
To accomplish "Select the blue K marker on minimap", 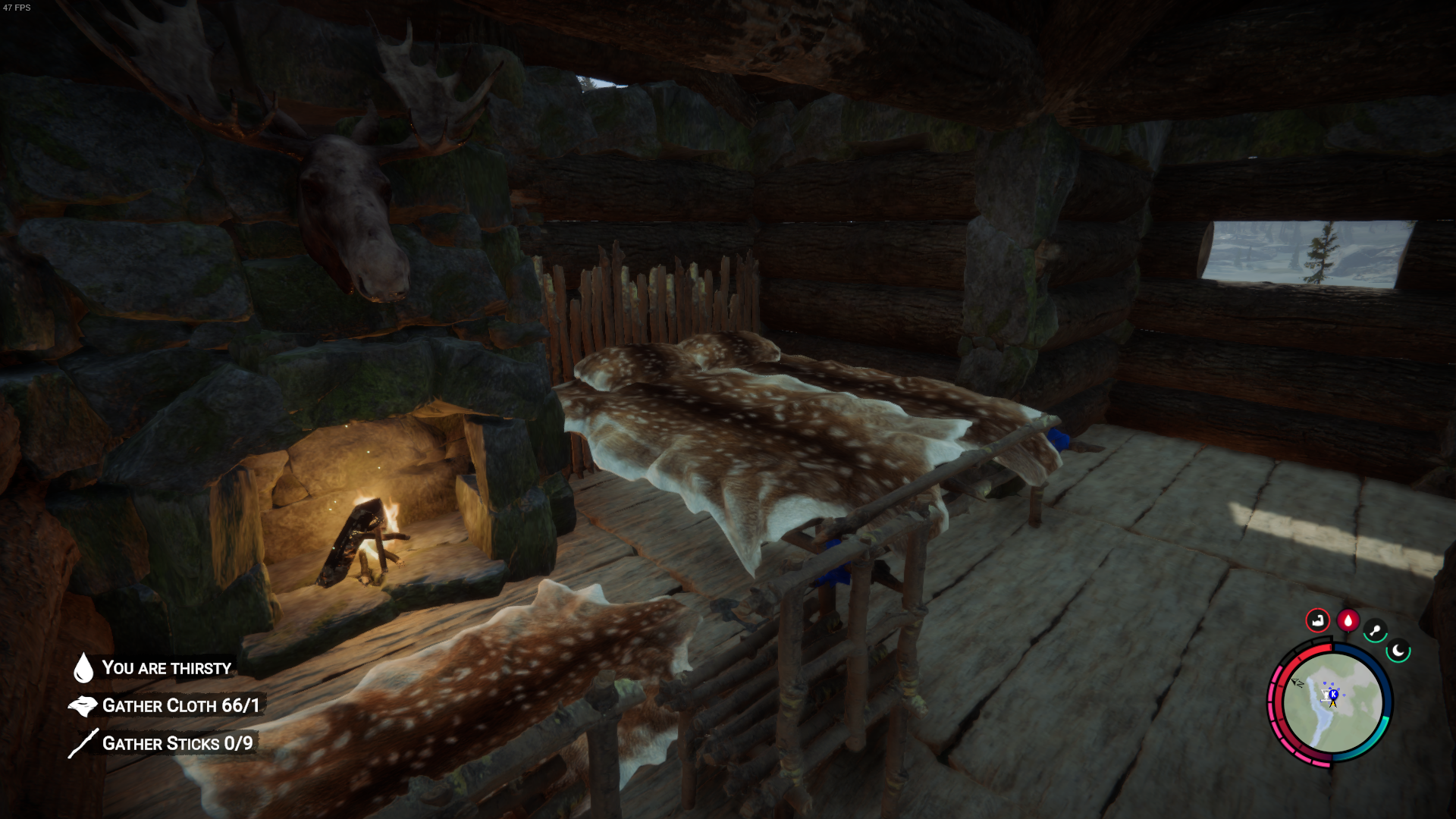I will [1333, 694].
